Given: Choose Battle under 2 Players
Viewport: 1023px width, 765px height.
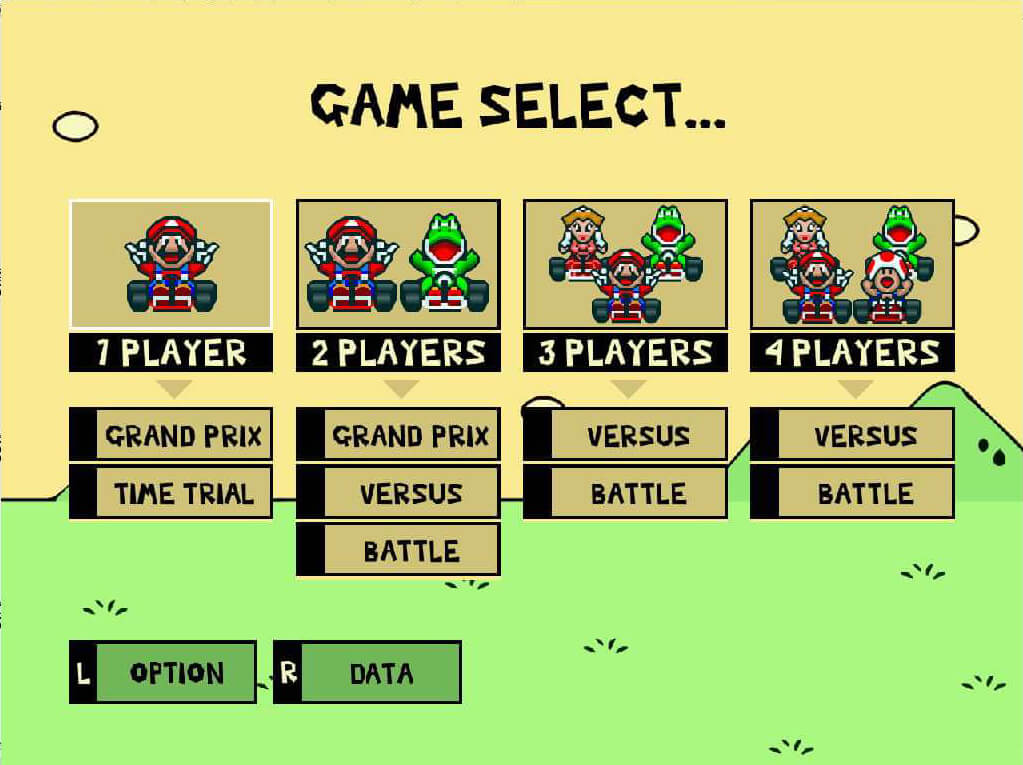Looking at the screenshot, I should (398, 550).
